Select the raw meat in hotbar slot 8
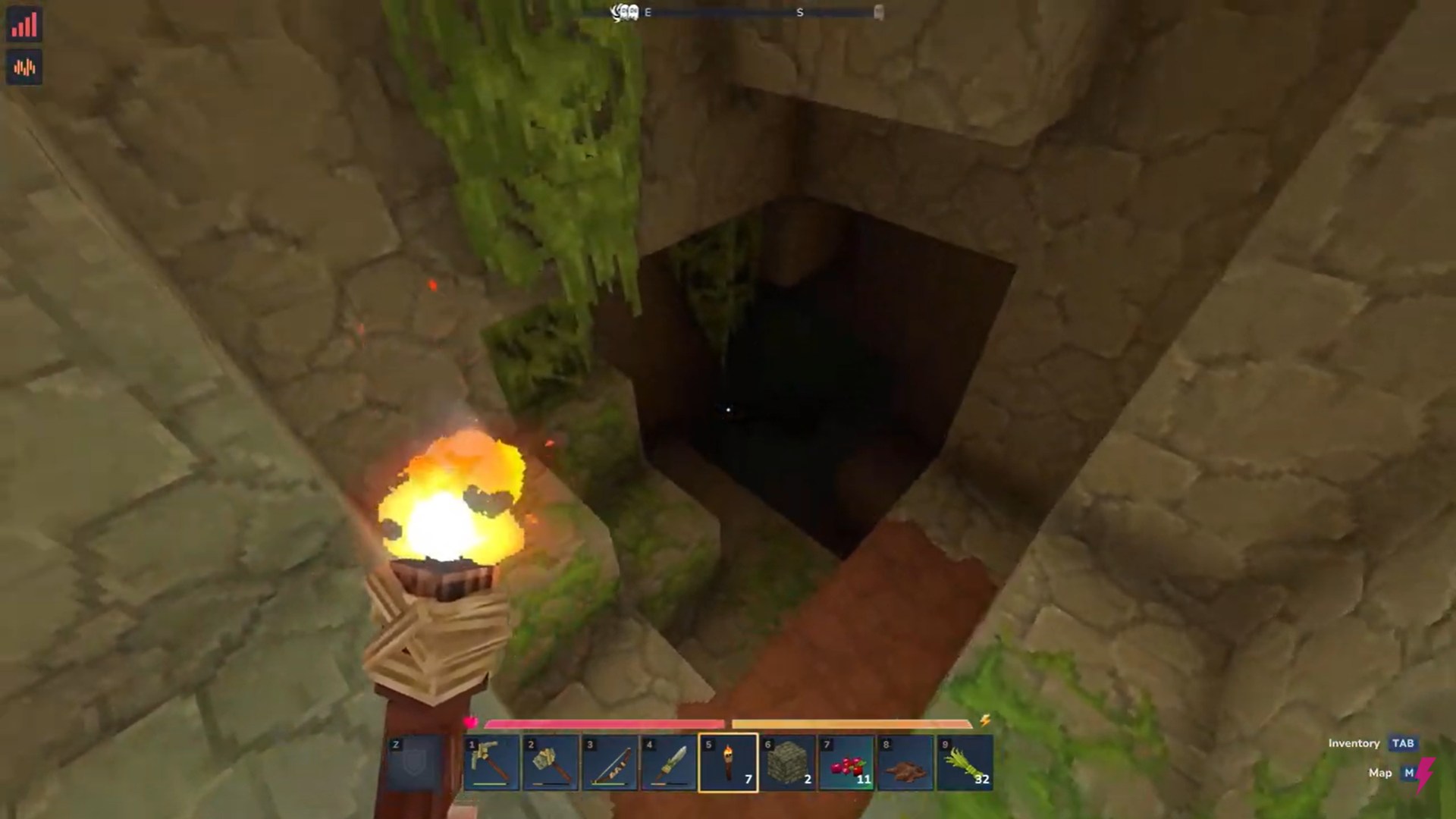 point(905,762)
